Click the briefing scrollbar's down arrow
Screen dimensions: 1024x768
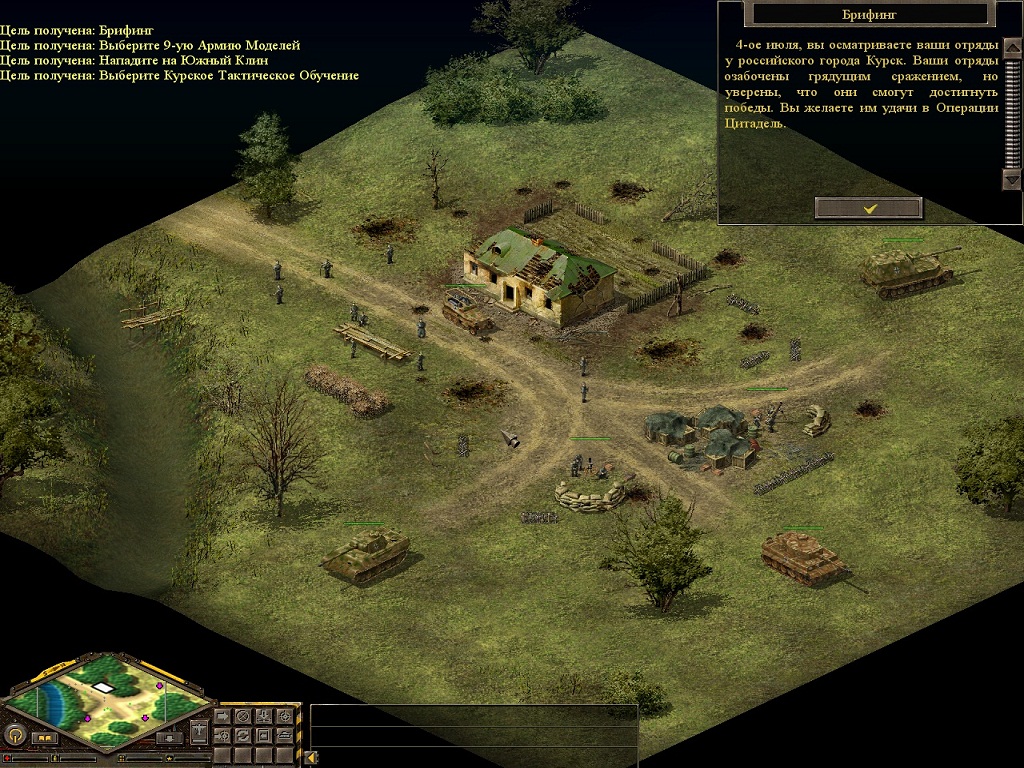1011,180
